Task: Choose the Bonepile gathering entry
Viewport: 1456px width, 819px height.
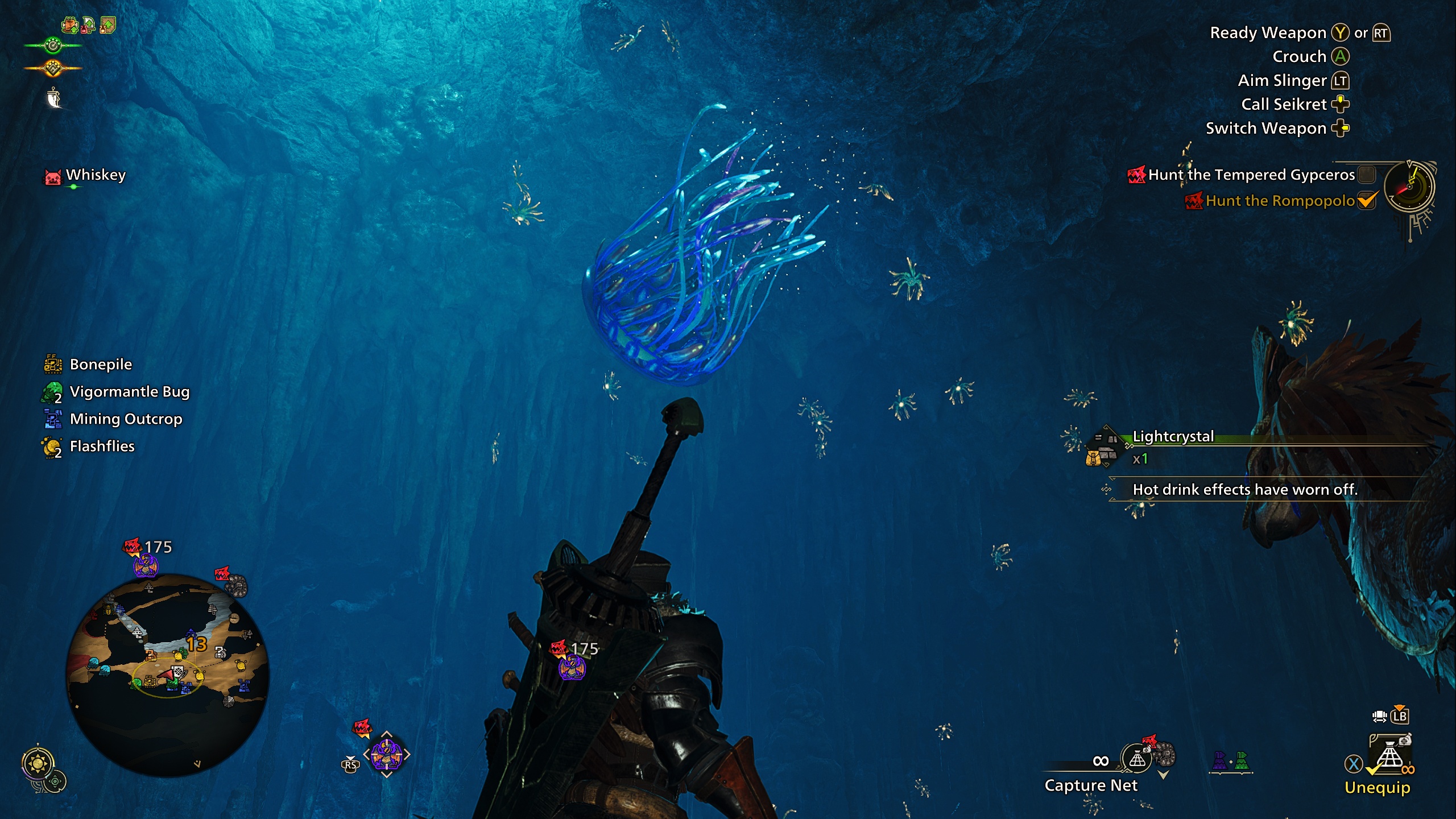Action: tap(100, 365)
